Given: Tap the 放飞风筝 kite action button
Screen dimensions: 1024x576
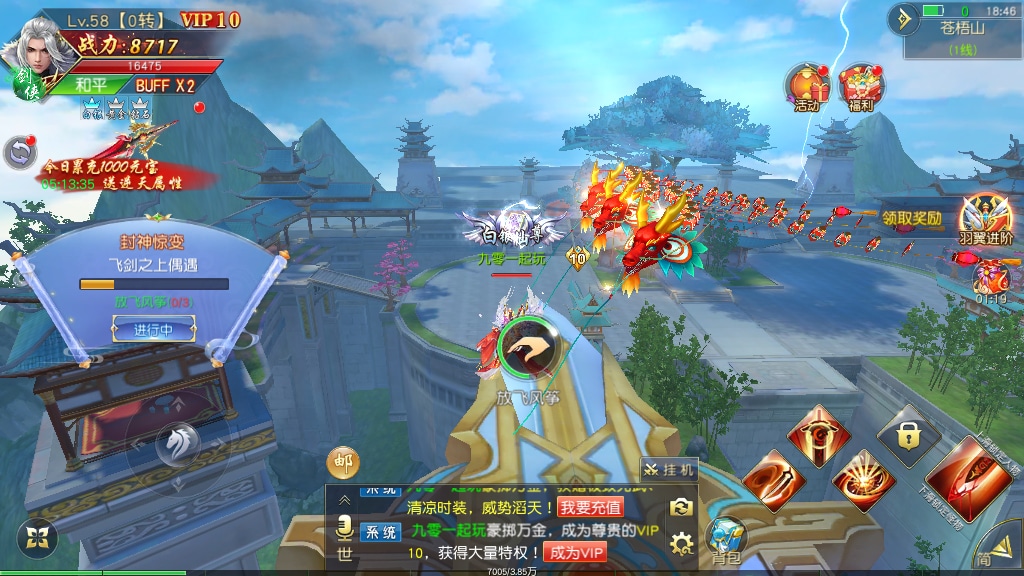Looking at the screenshot, I should point(527,348).
